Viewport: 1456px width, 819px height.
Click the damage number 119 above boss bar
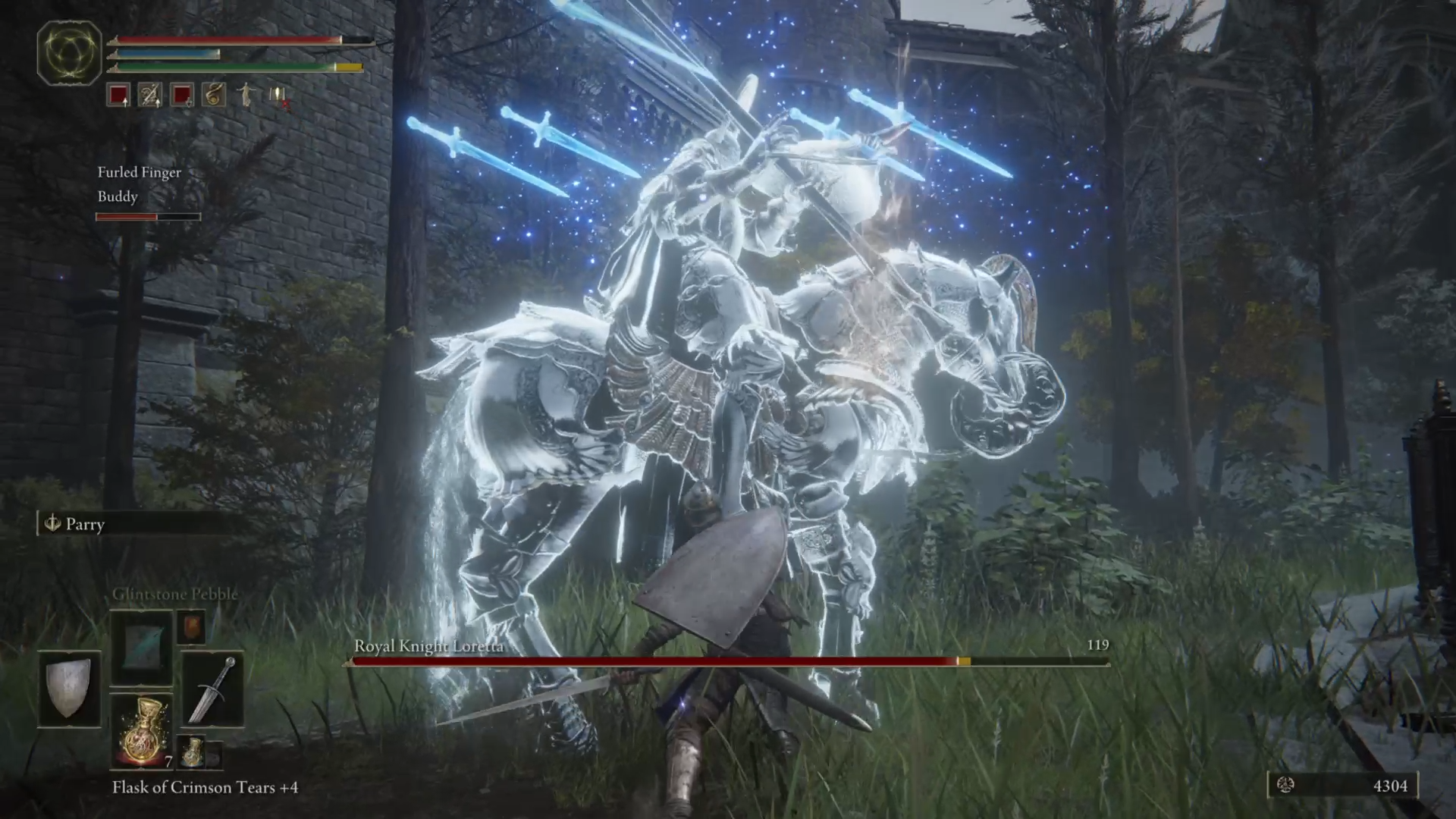(1098, 644)
